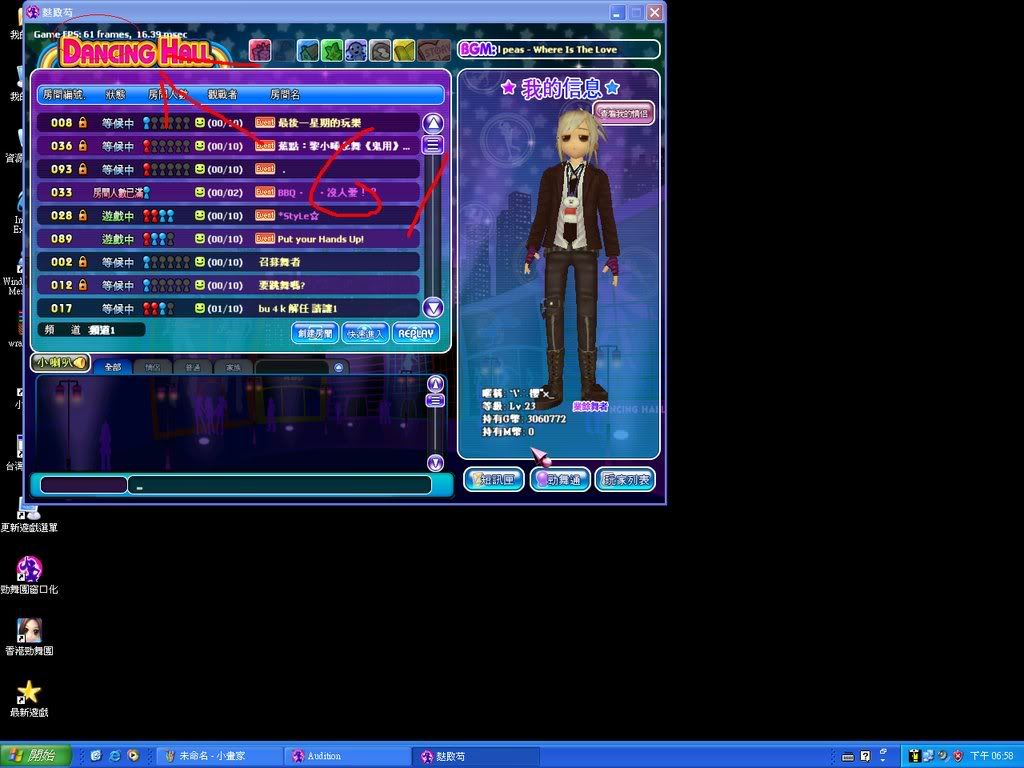
Task: Open the REPLAY button
Action: click(416, 333)
